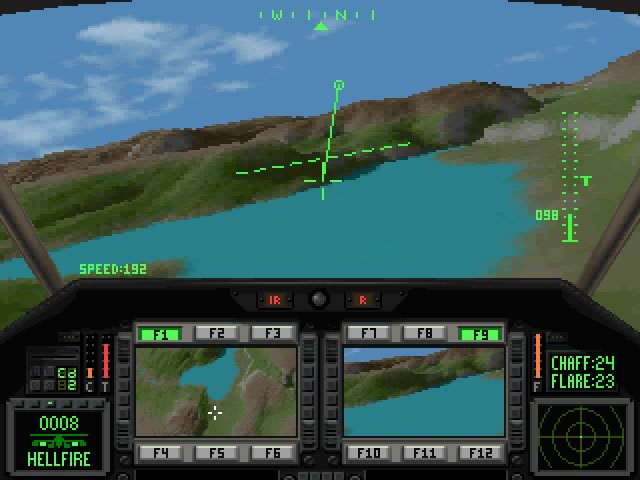Activate the F4 button under the map
The image size is (640, 480).
[161, 453]
